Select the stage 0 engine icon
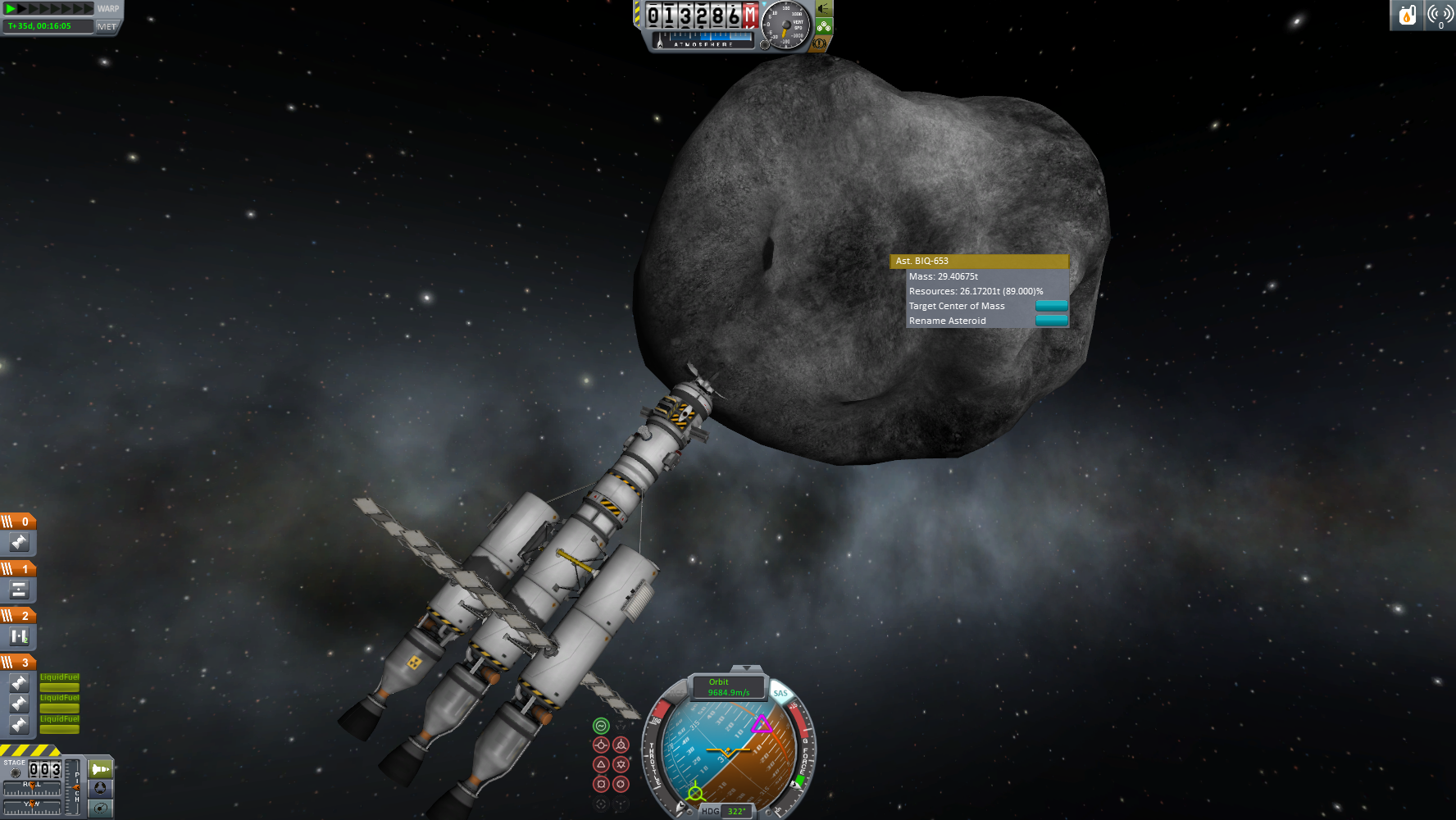 tap(19, 542)
